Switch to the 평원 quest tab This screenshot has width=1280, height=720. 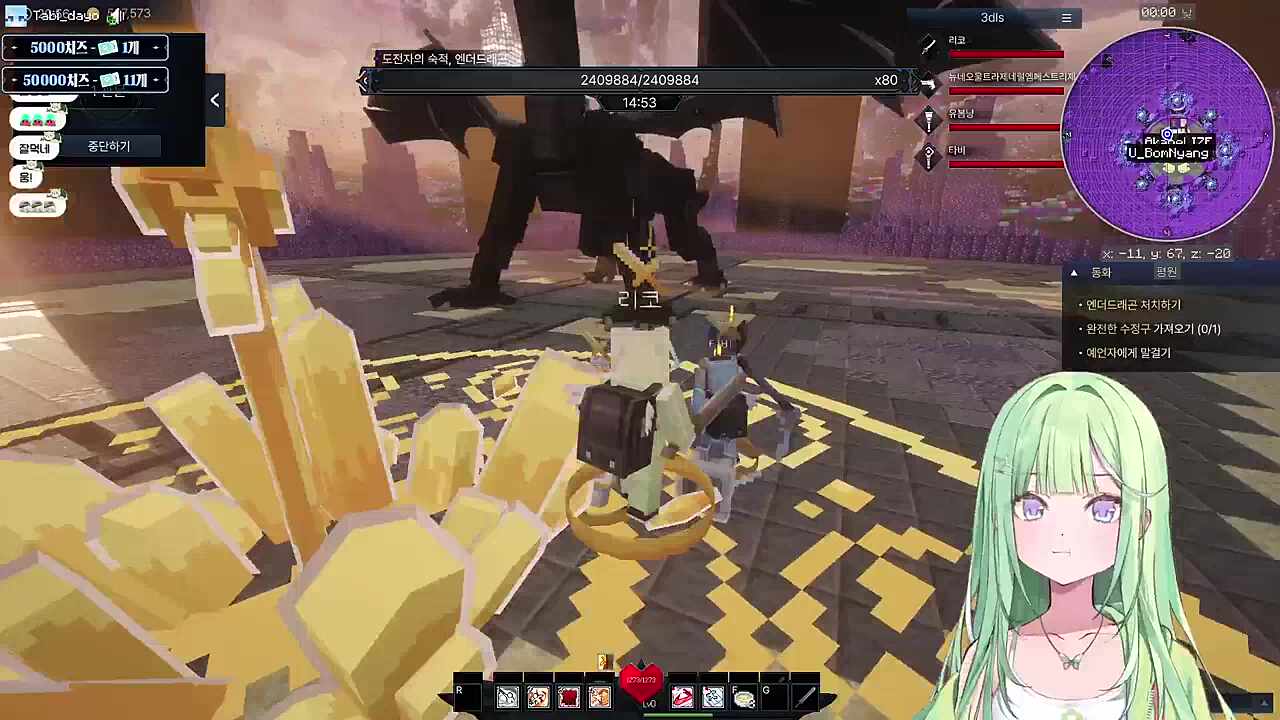click(1166, 272)
